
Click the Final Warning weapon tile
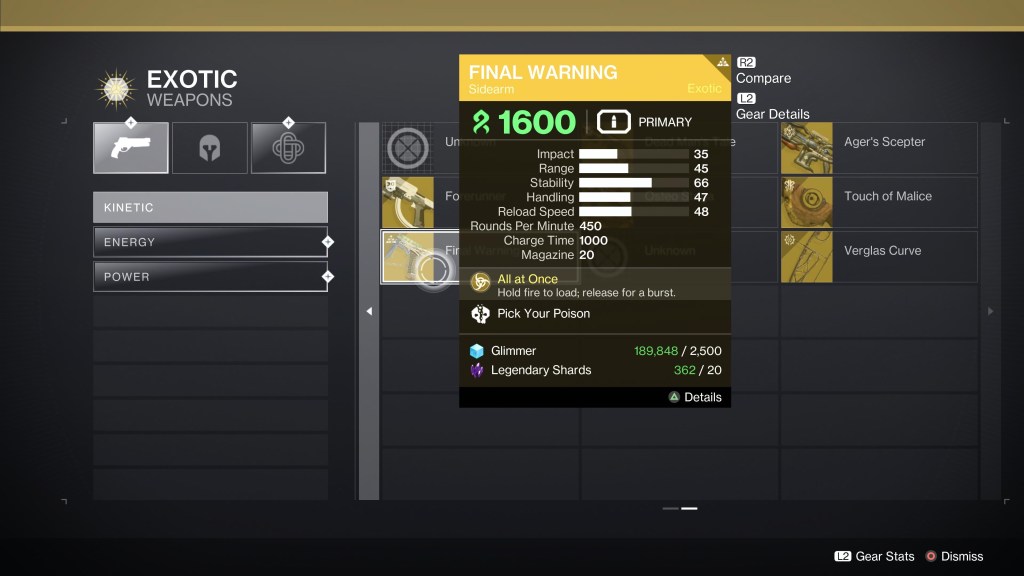[x=408, y=257]
